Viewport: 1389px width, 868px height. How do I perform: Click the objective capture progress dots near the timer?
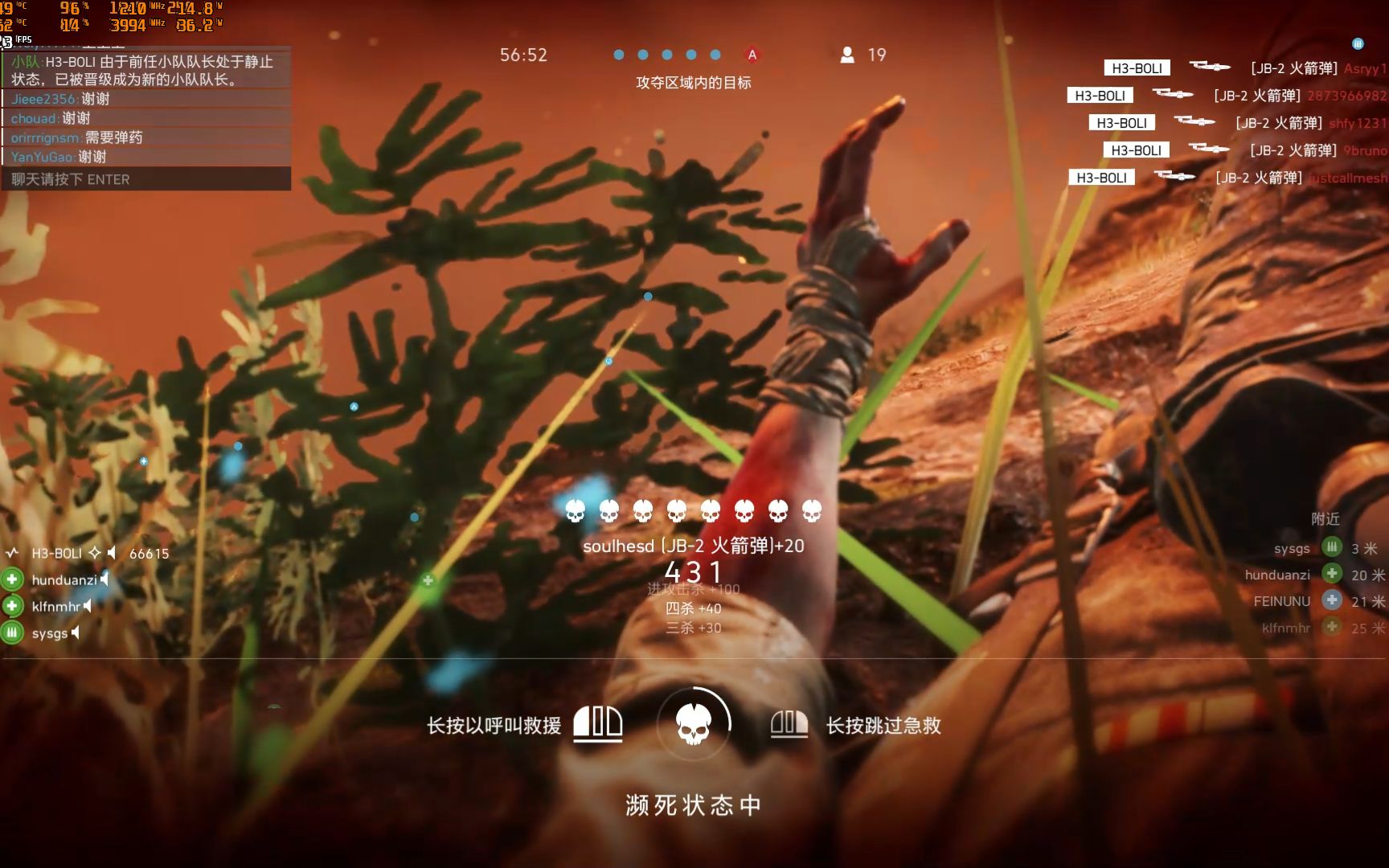coord(667,55)
